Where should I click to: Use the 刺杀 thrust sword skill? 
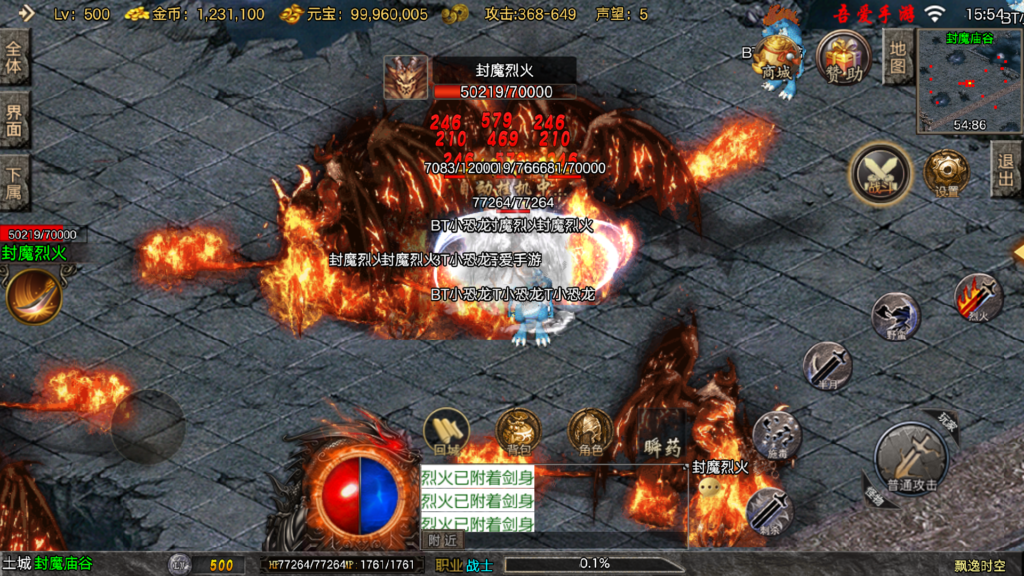pyautogui.click(x=769, y=511)
